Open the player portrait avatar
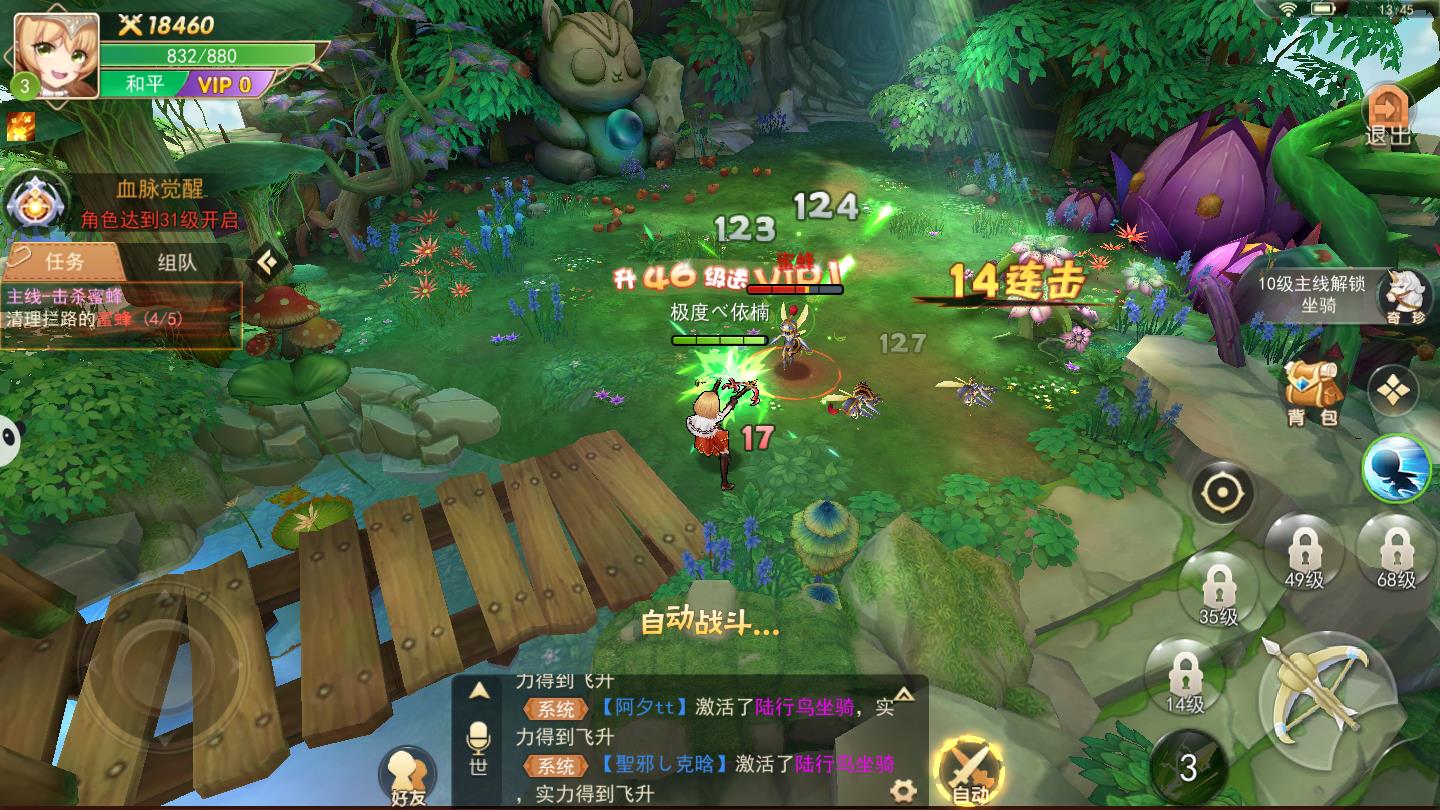1440x810 pixels. [x=56, y=55]
